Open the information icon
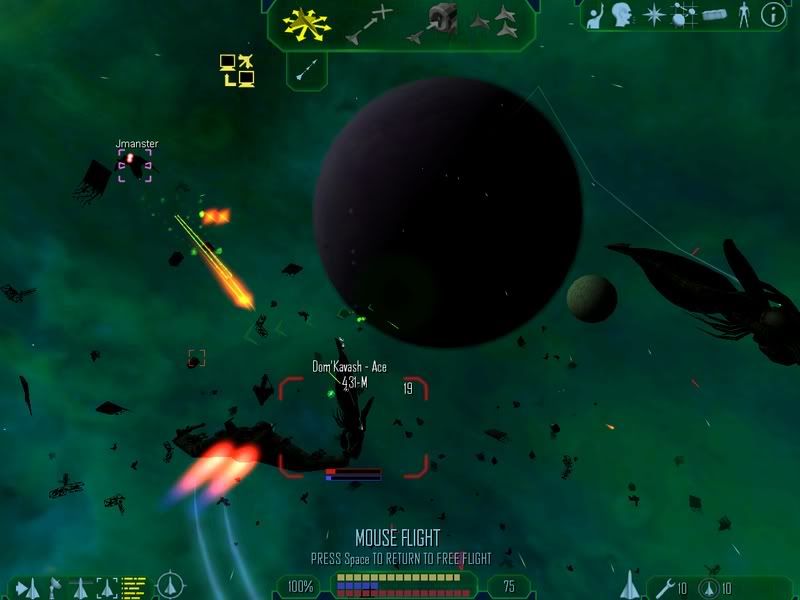Viewport: 800px width, 600px height. pyautogui.click(x=772, y=15)
